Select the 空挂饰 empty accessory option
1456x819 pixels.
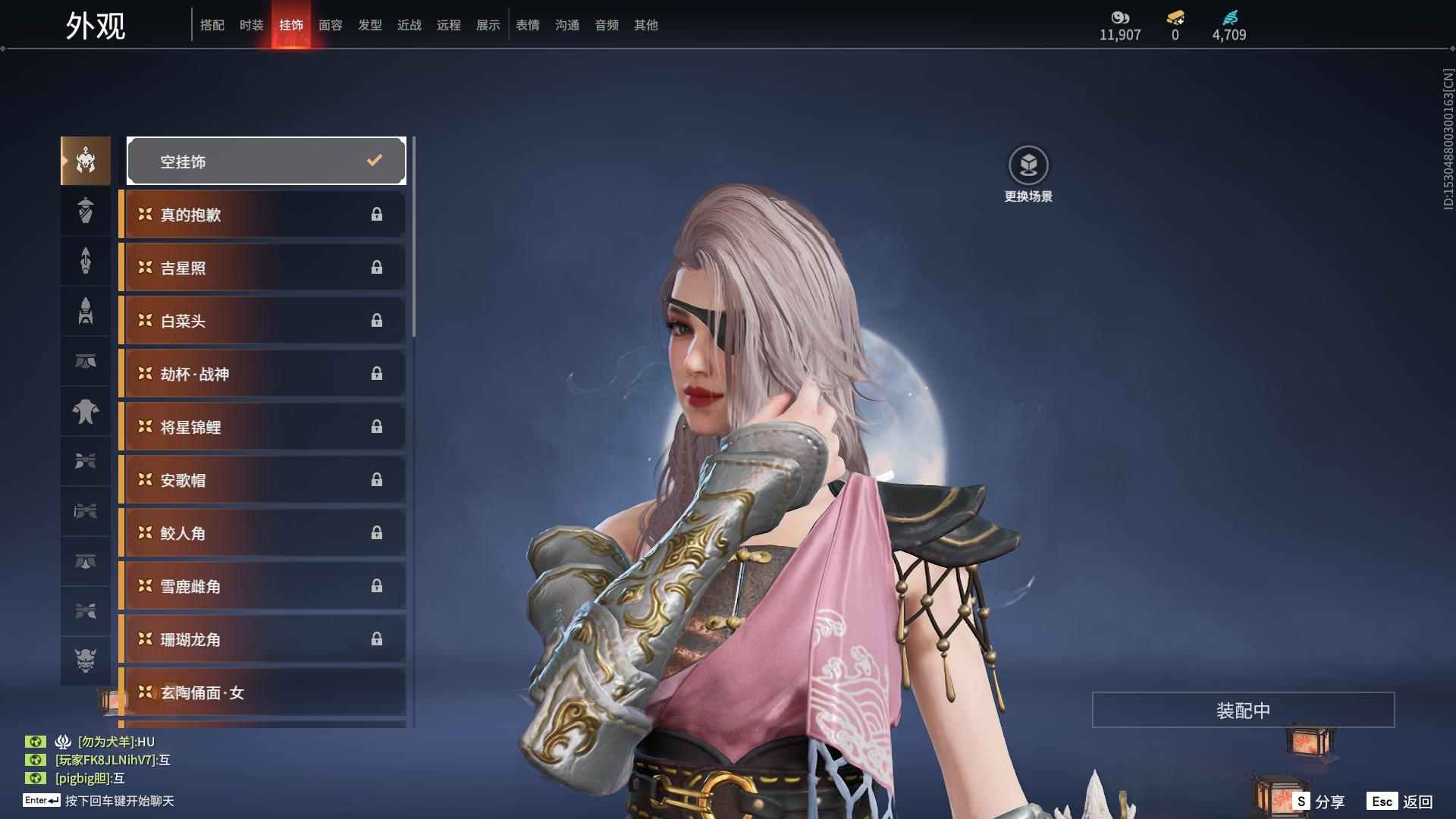[x=266, y=161]
